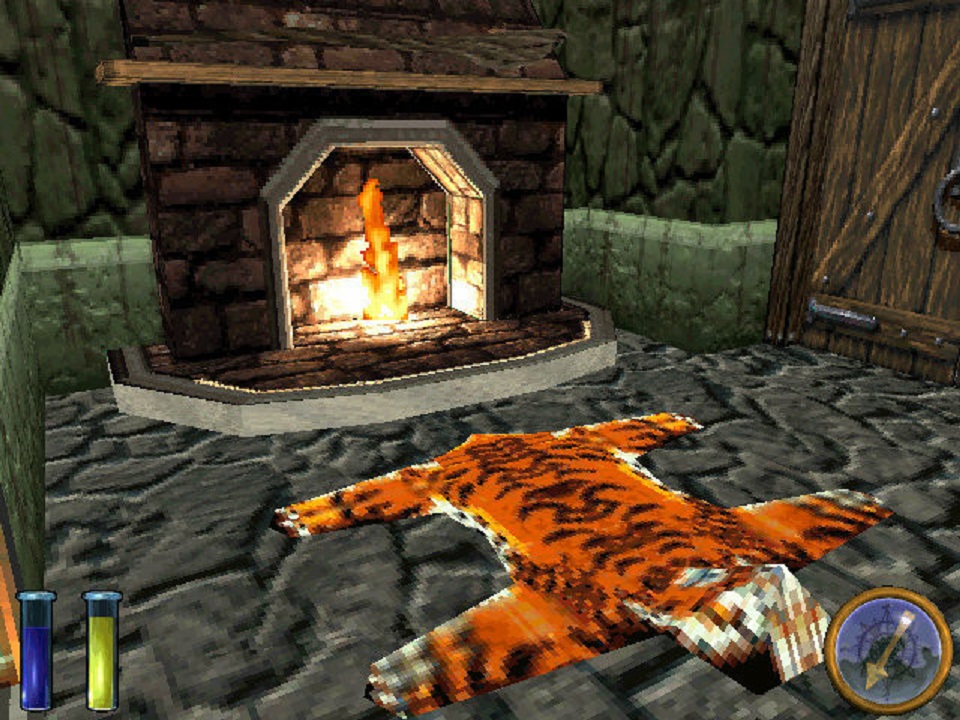Click the compass in the corner
Image resolution: width=960 pixels, height=720 pixels.
pos(888,650)
